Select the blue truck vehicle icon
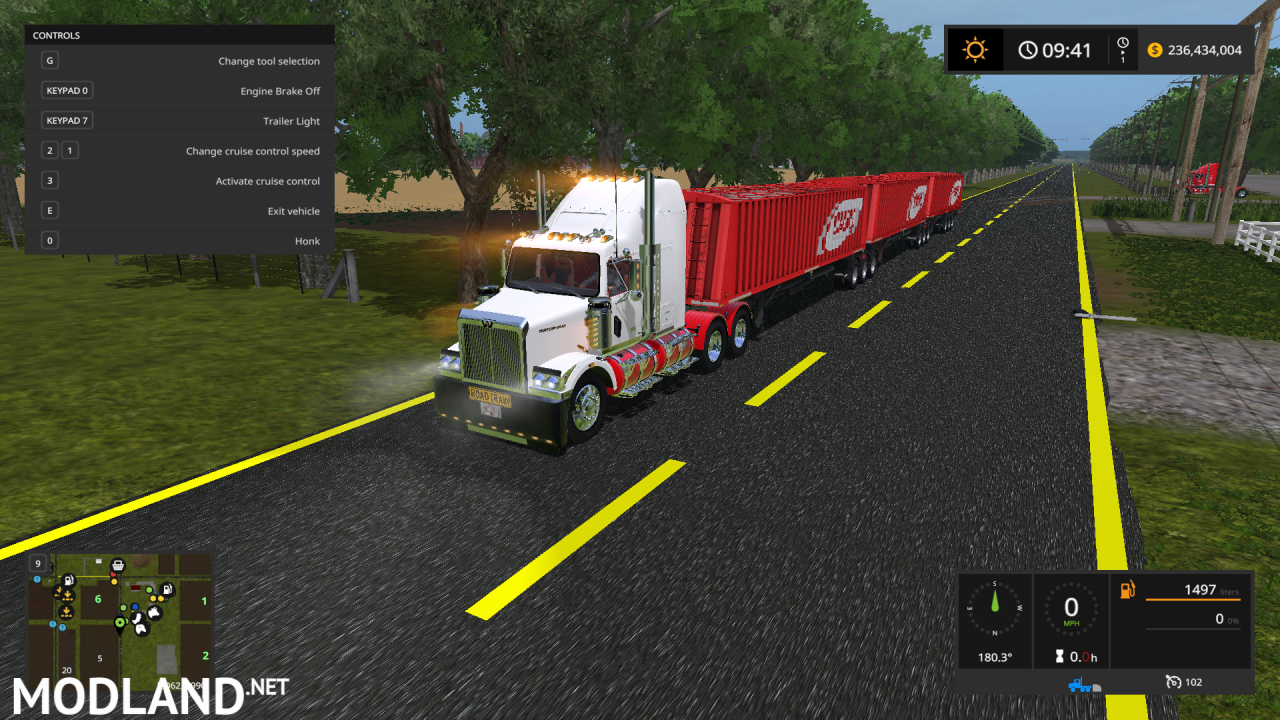The width and height of the screenshot is (1280, 720). coord(1078,684)
